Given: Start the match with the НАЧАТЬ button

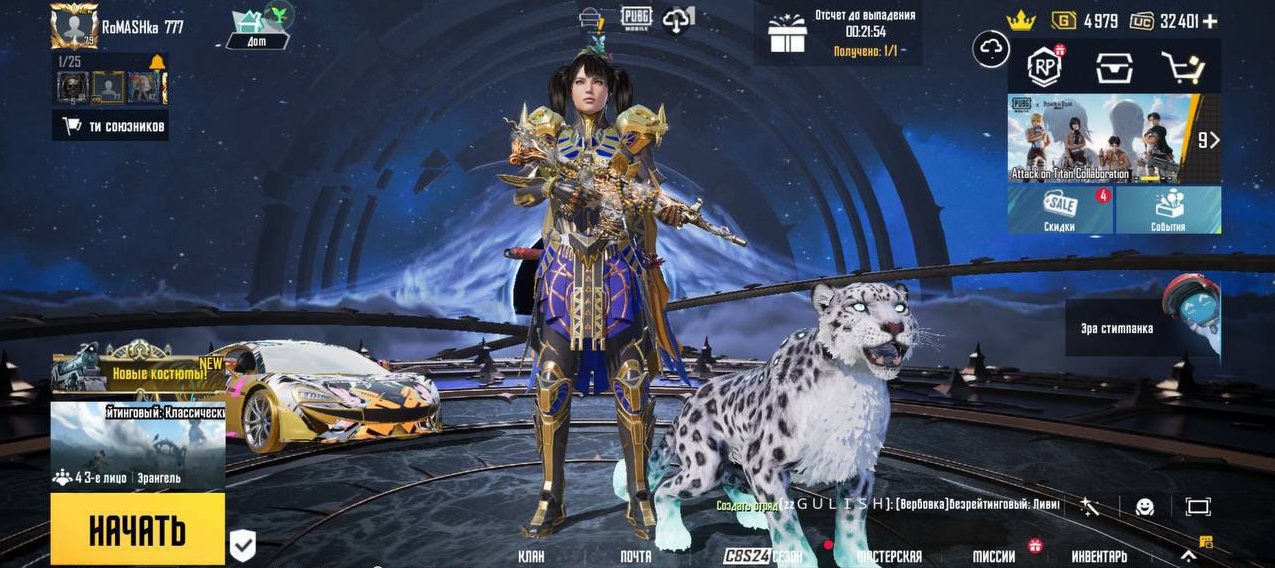Looking at the screenshot, I should point(137,529).
